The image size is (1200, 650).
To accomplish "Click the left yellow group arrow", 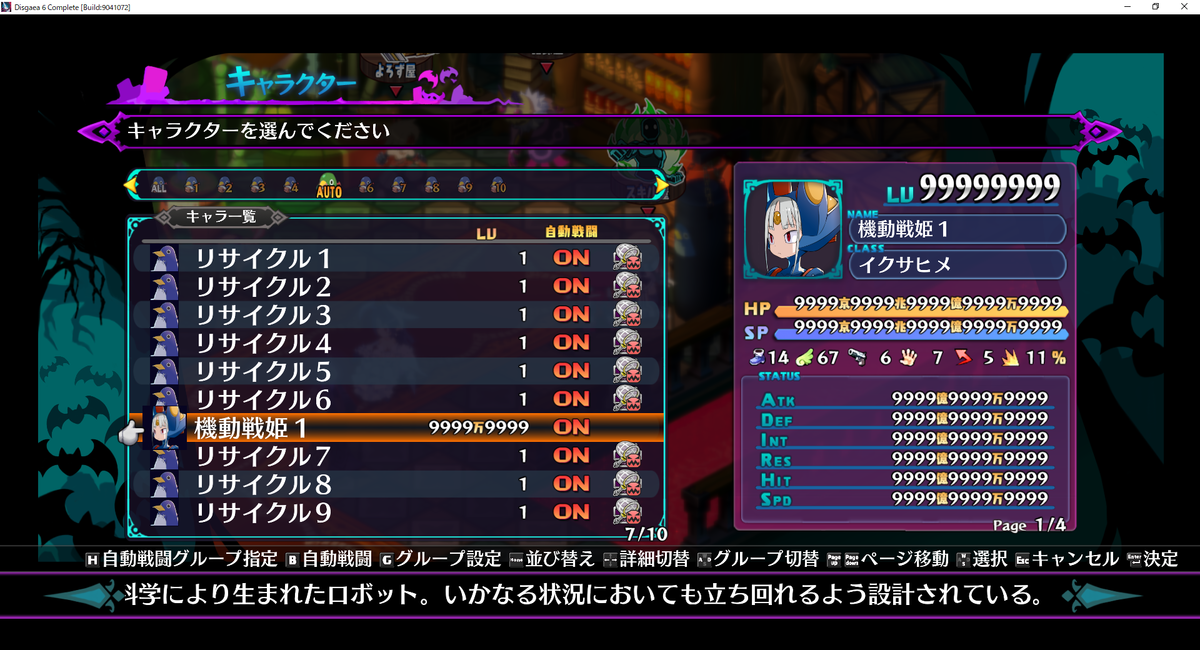I will [131, 185].
